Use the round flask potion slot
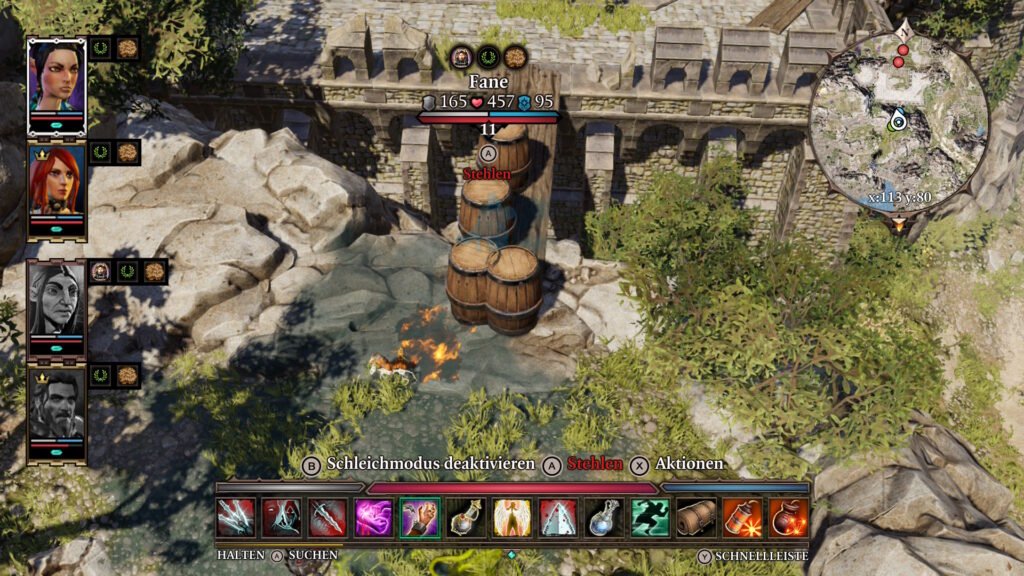Image resolution: width=1024 pixels, height=576 pixels. pyautogui.click(x=466, y=518)
